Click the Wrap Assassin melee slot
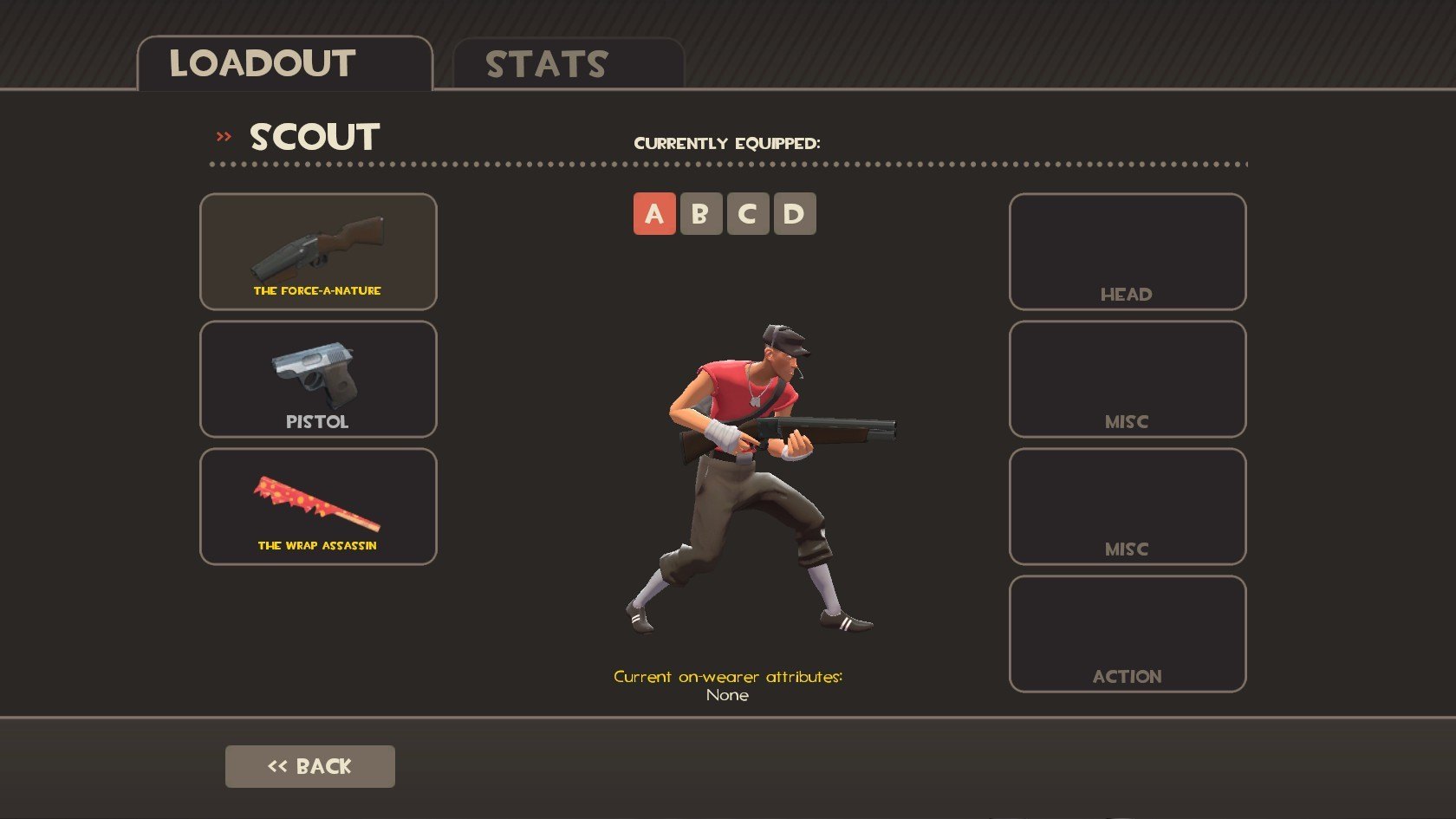The width and height of the screenshot is (1456, 819). click(318, 506)
